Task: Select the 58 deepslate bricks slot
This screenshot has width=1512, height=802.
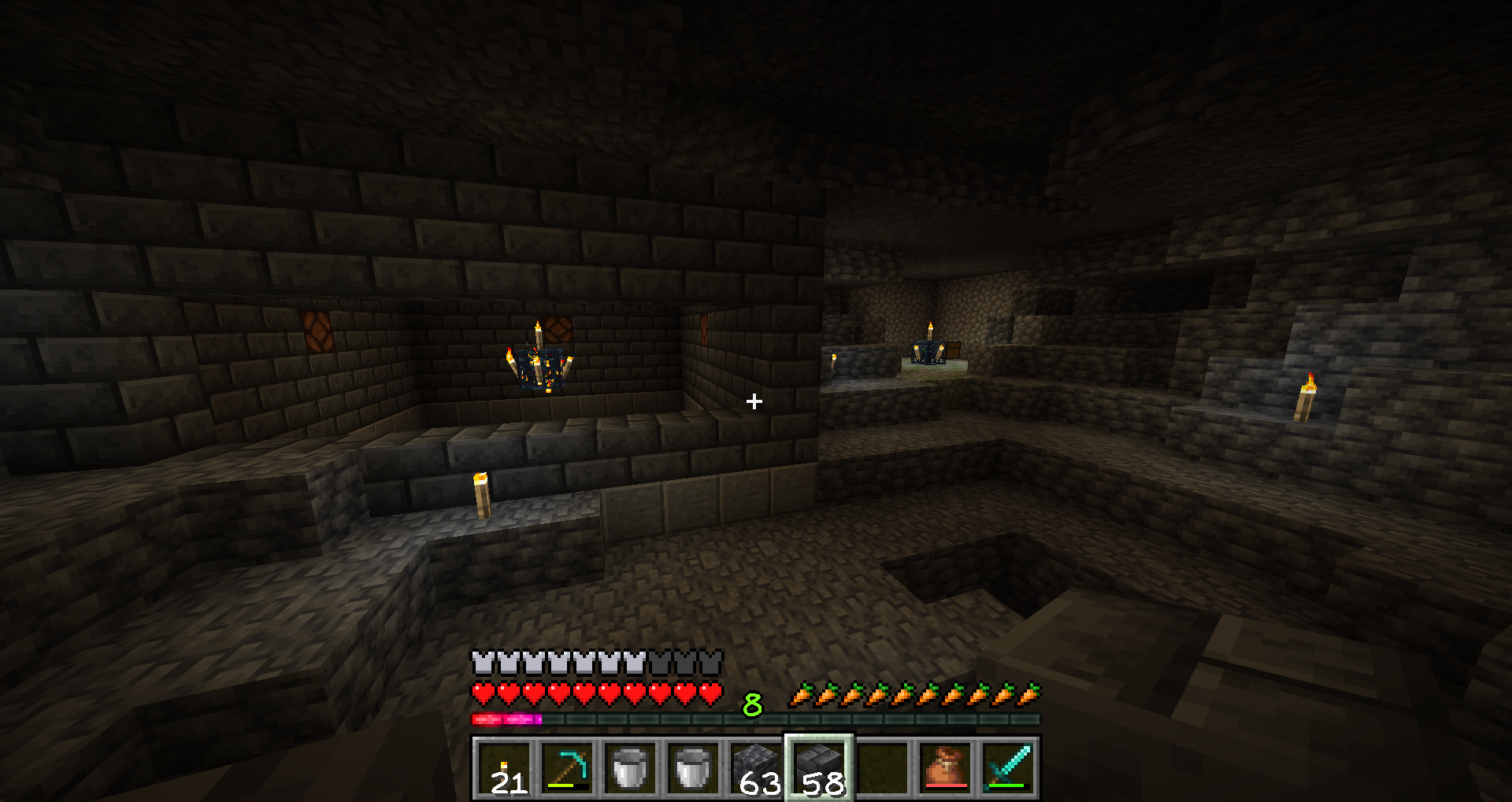Action: pos(819,768)
